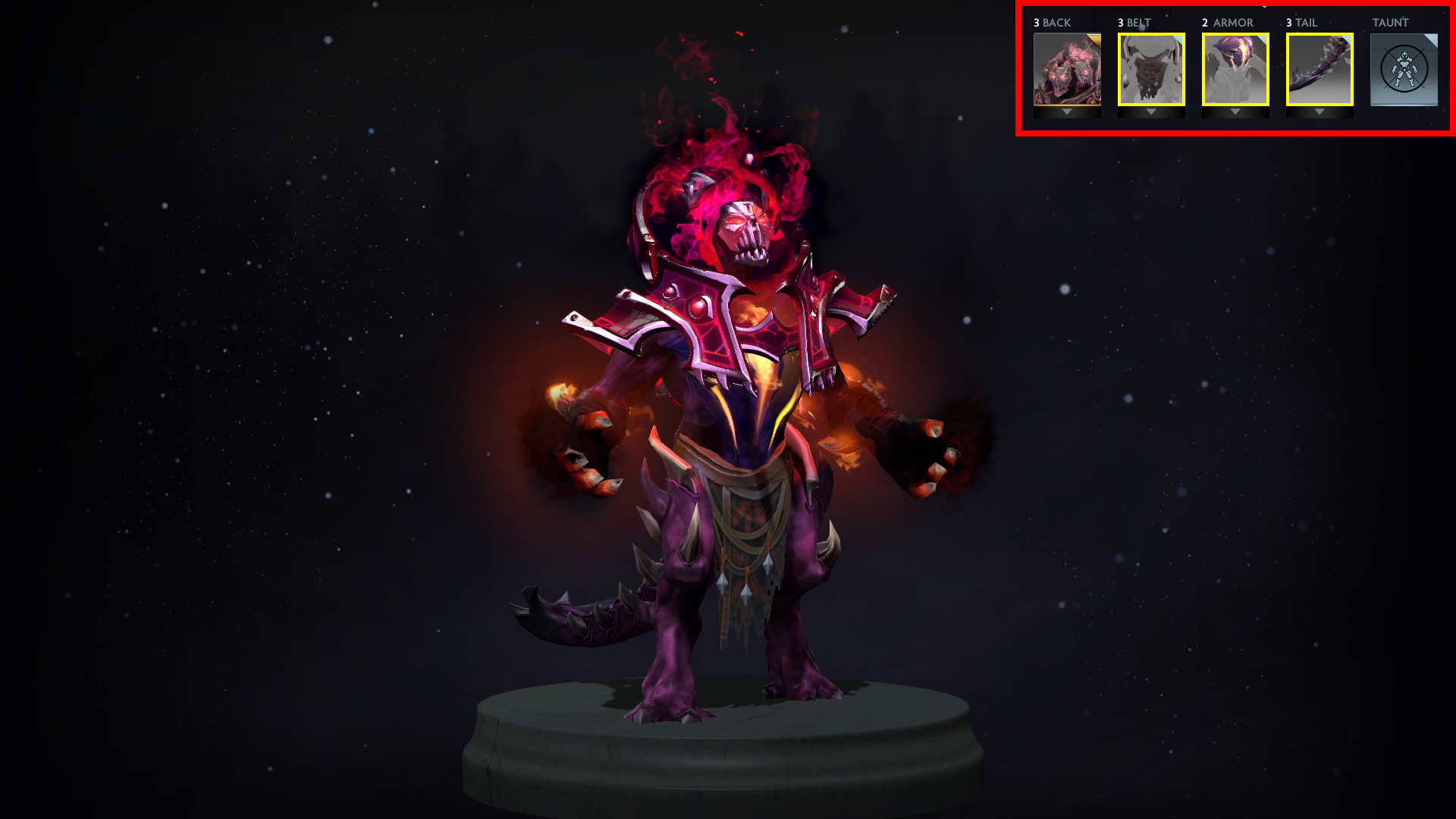This screenshot has width=1456, height=819.
Task: Select the spiked Tail item slot
Action: tap(1319, 69)
